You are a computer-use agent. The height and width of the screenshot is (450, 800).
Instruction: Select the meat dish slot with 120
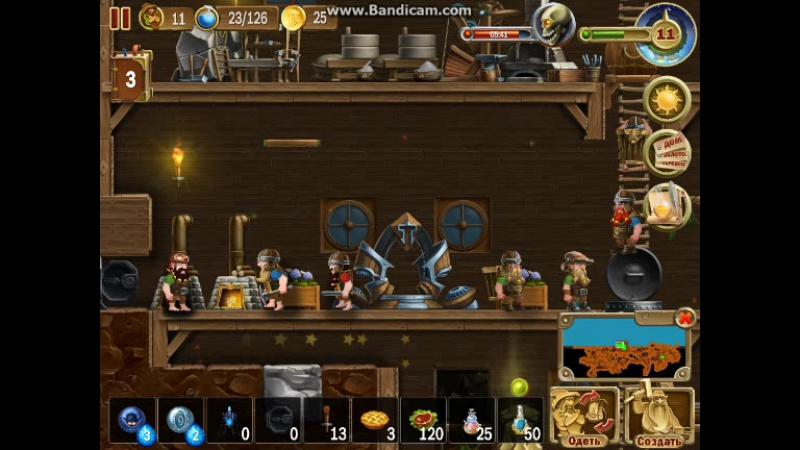(x=424, y=420)
